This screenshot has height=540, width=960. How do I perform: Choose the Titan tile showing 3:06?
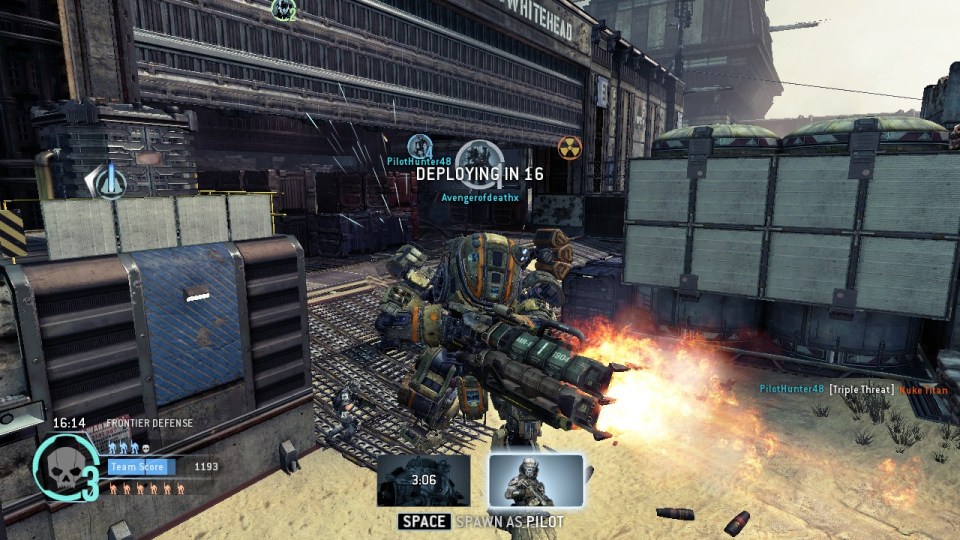coord(423,481)
